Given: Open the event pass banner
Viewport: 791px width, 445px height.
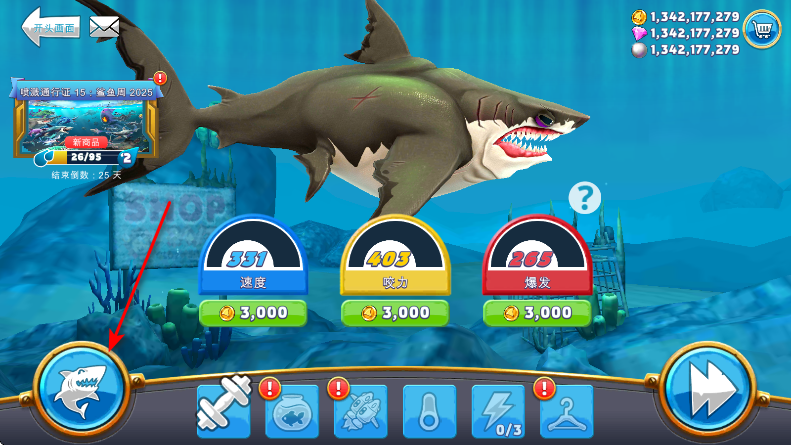Looking at the screenshot, I should coord(88,120).
